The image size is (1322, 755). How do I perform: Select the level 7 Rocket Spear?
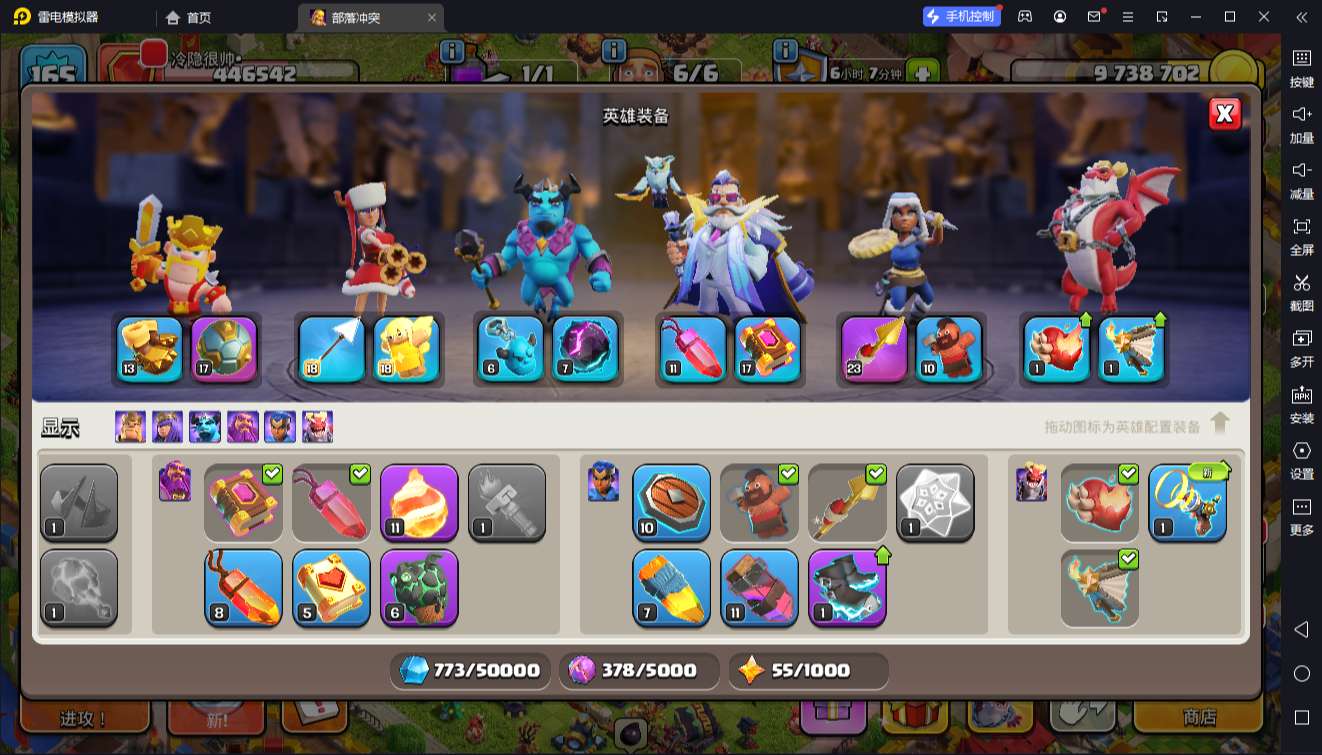point(671,588)
